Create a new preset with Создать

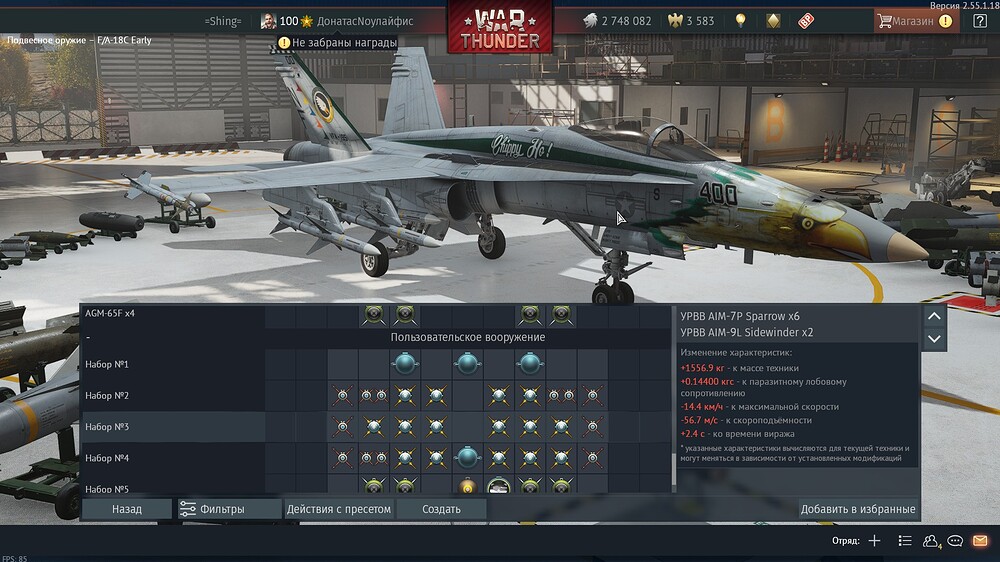tap(441, 509)
